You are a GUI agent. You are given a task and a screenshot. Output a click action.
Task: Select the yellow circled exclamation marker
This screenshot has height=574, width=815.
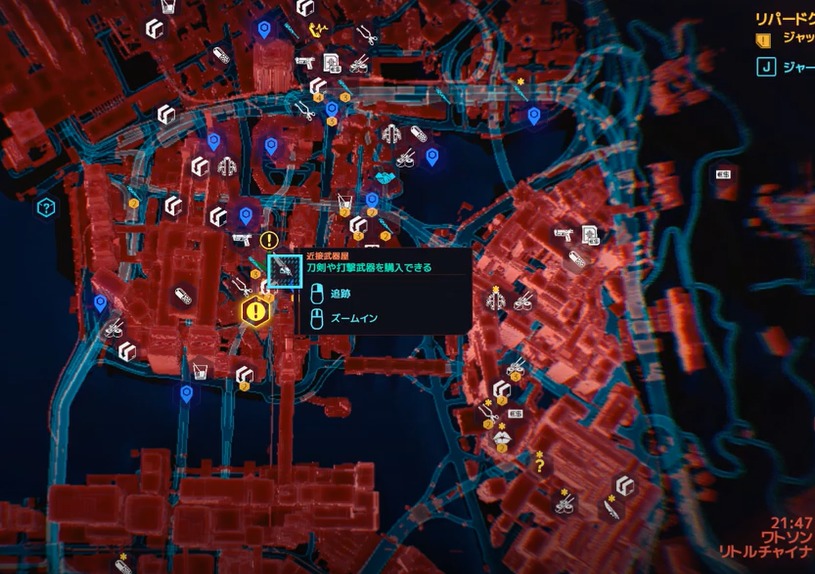coord(268,240)
